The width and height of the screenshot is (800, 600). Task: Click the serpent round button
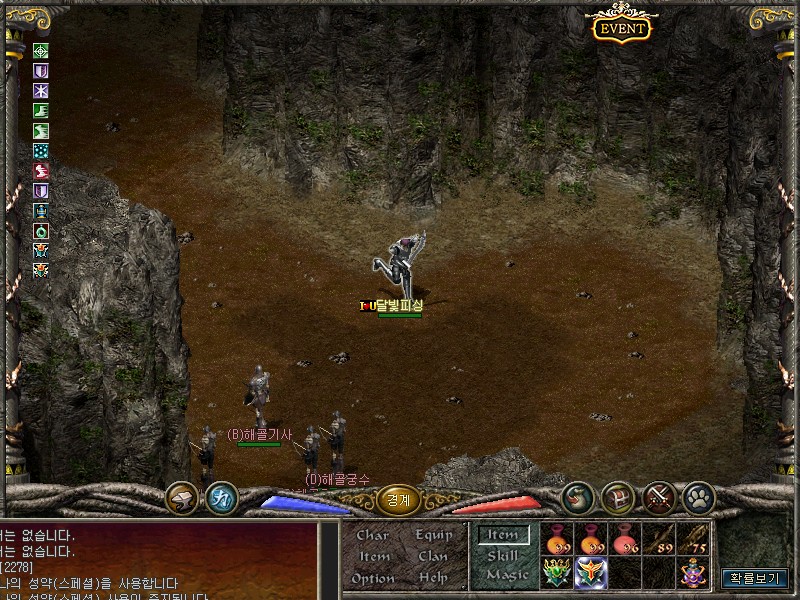click(x=578, y=496)
